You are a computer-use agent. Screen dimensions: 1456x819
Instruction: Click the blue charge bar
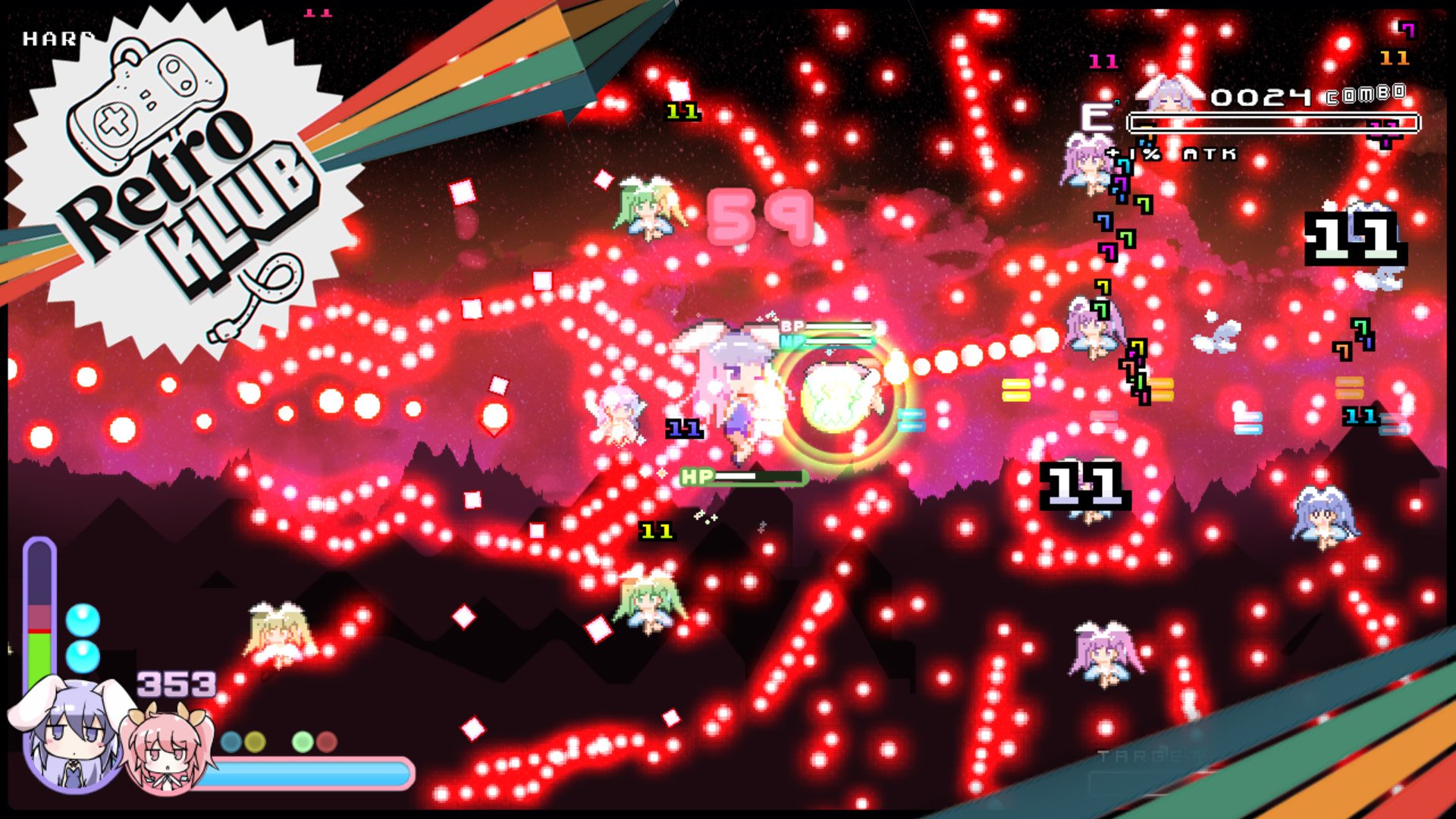coord(303,772)
